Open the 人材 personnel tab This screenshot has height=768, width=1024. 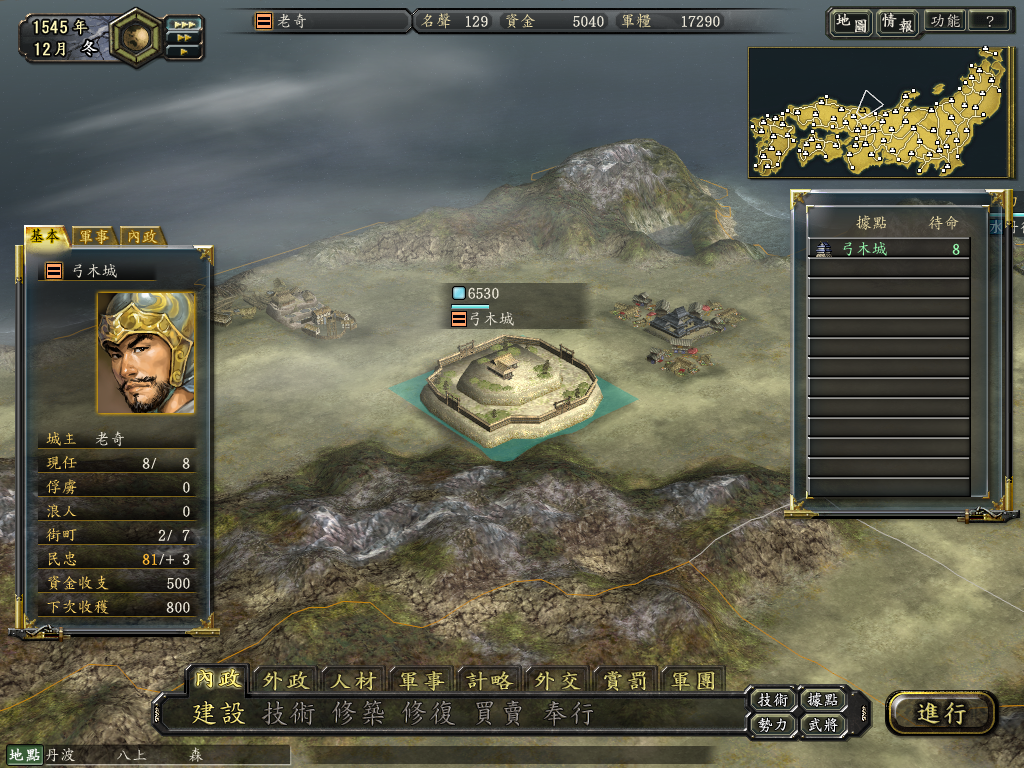(x=354, y=681)
